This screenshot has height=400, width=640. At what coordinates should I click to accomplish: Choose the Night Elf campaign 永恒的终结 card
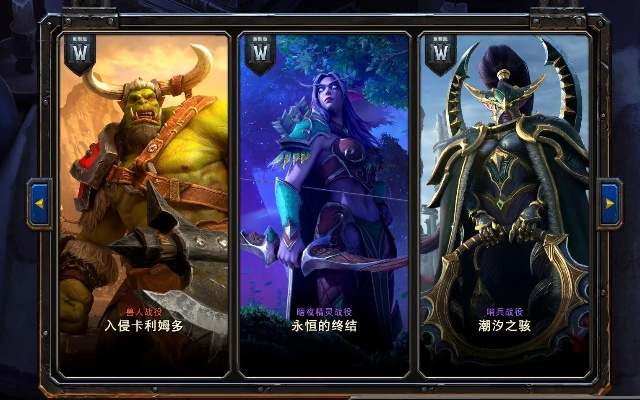324,205
